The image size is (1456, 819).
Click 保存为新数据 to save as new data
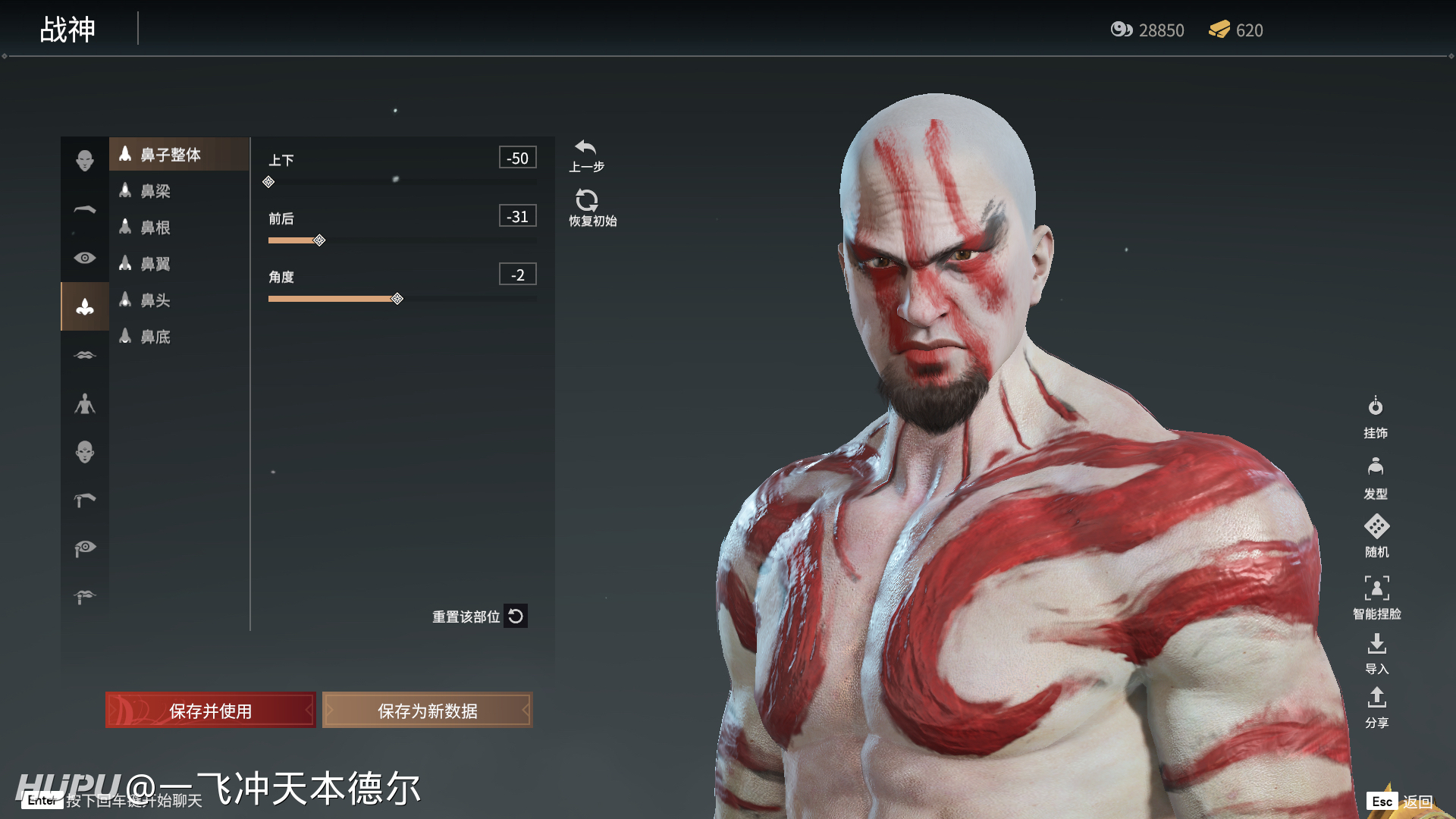(427, 711)
